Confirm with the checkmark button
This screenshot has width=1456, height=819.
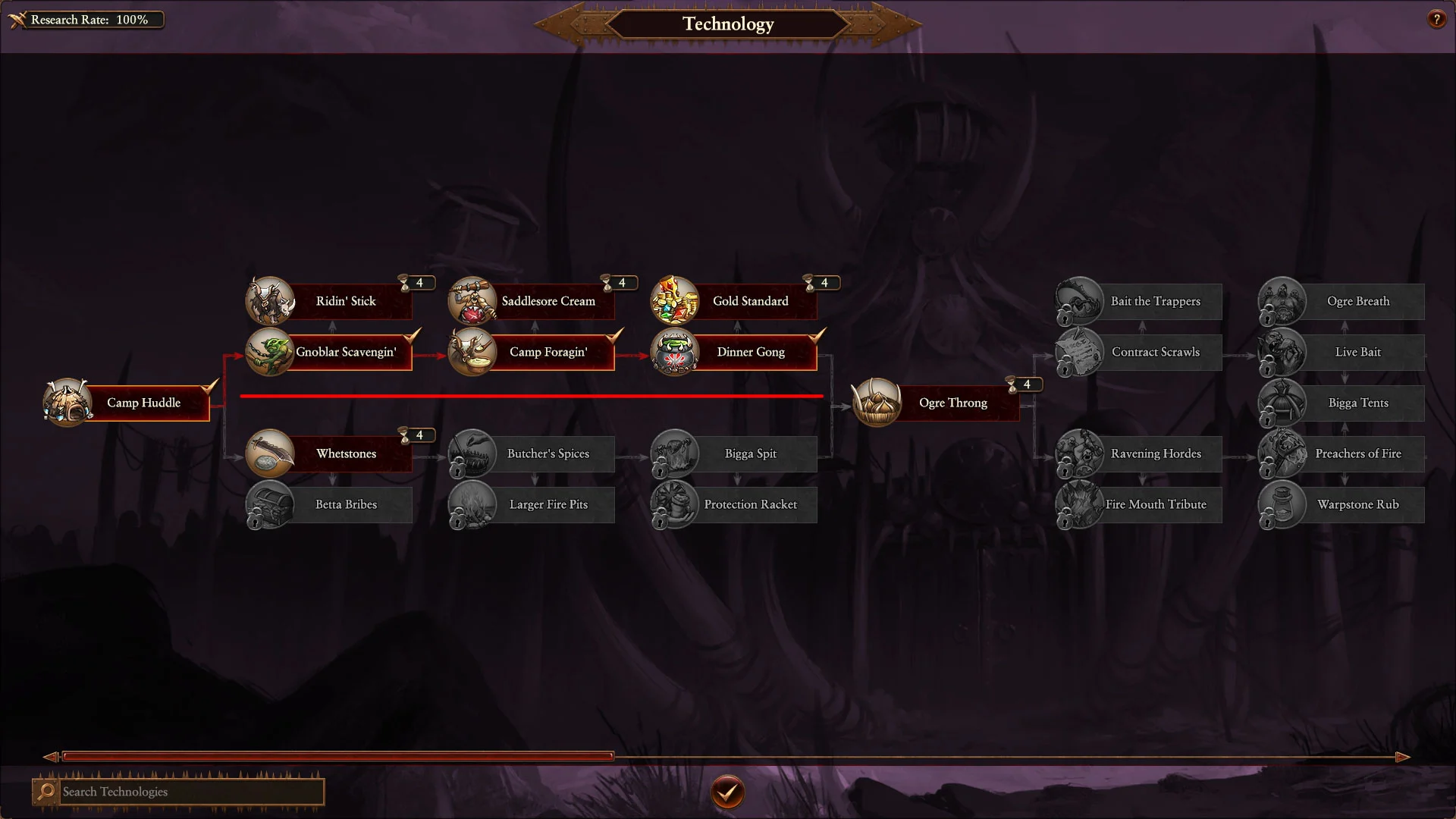[728, 792]
